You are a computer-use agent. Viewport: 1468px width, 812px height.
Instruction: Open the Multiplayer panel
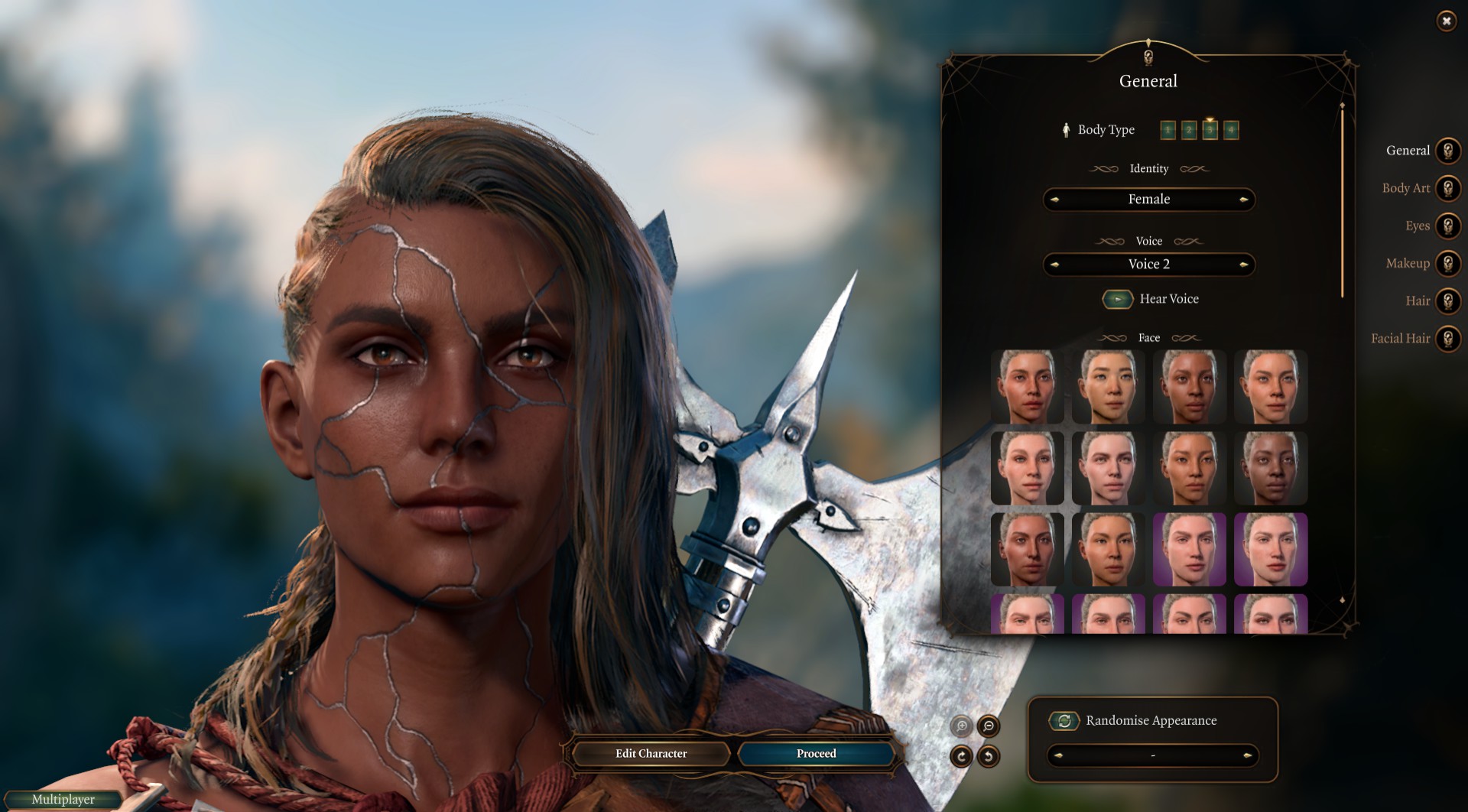click(63, 800)
